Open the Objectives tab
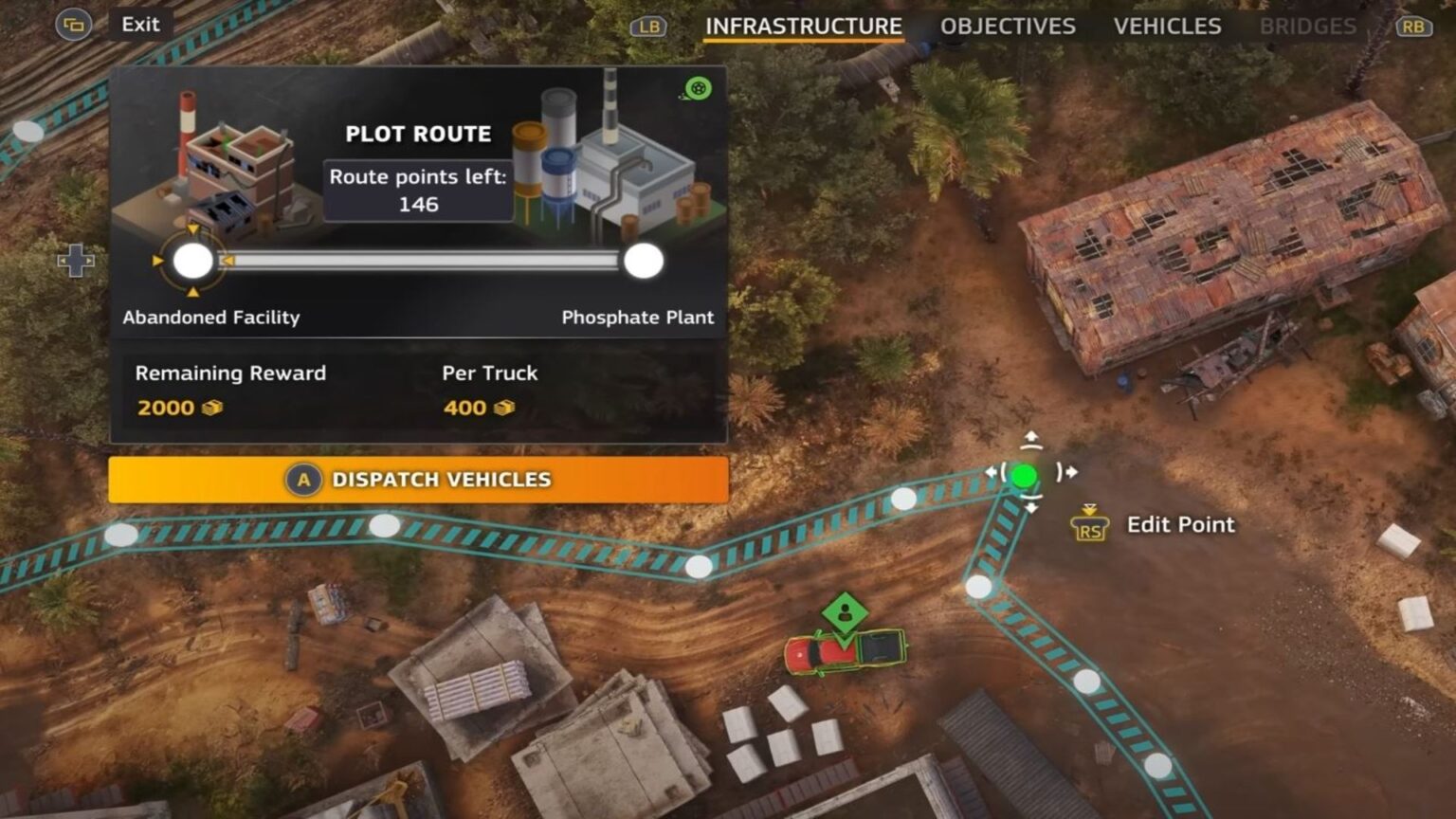 [1007, 27]
